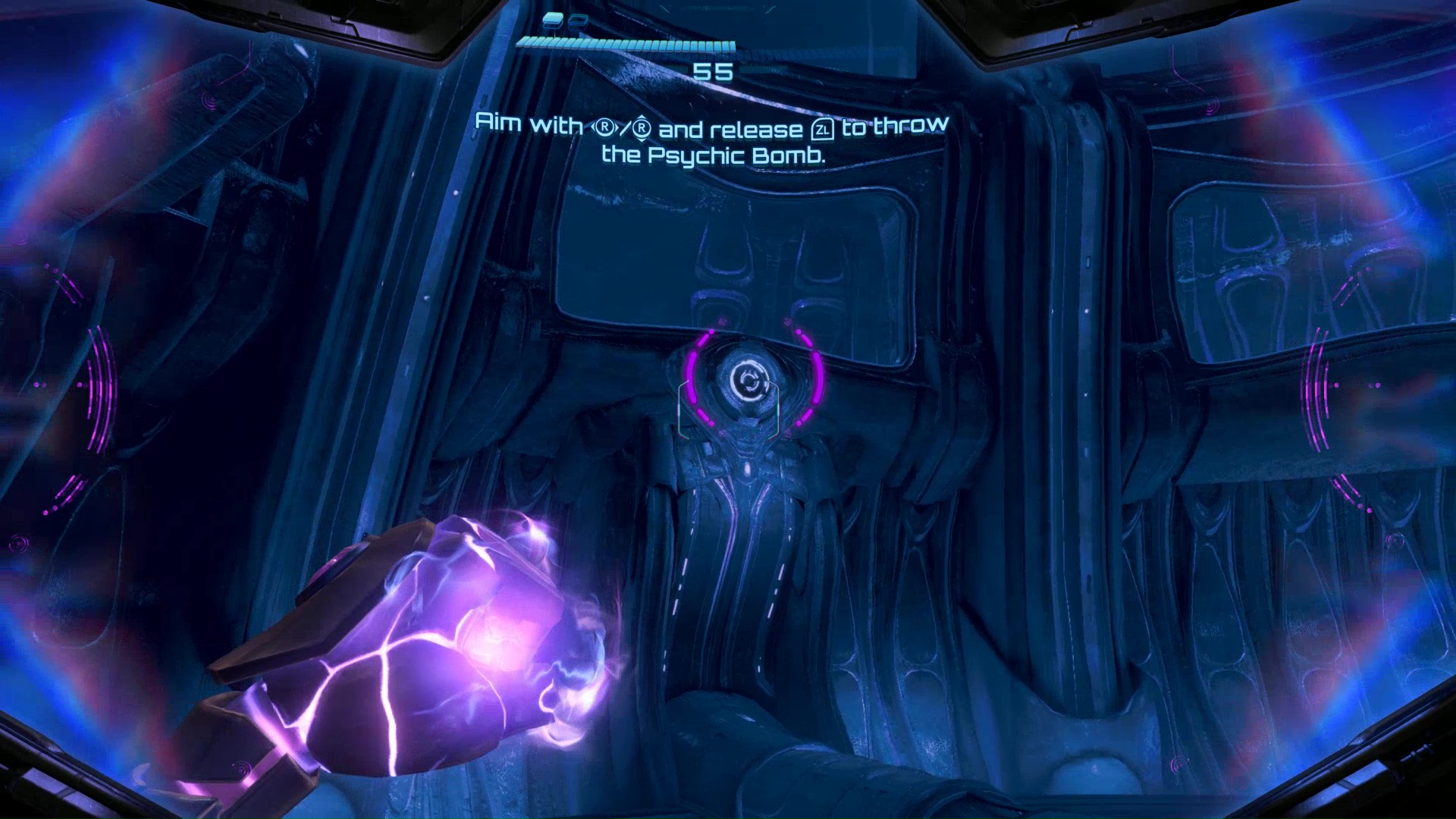
Task: Click the ZL button glyph in the hint message
Action: (823, 128)
